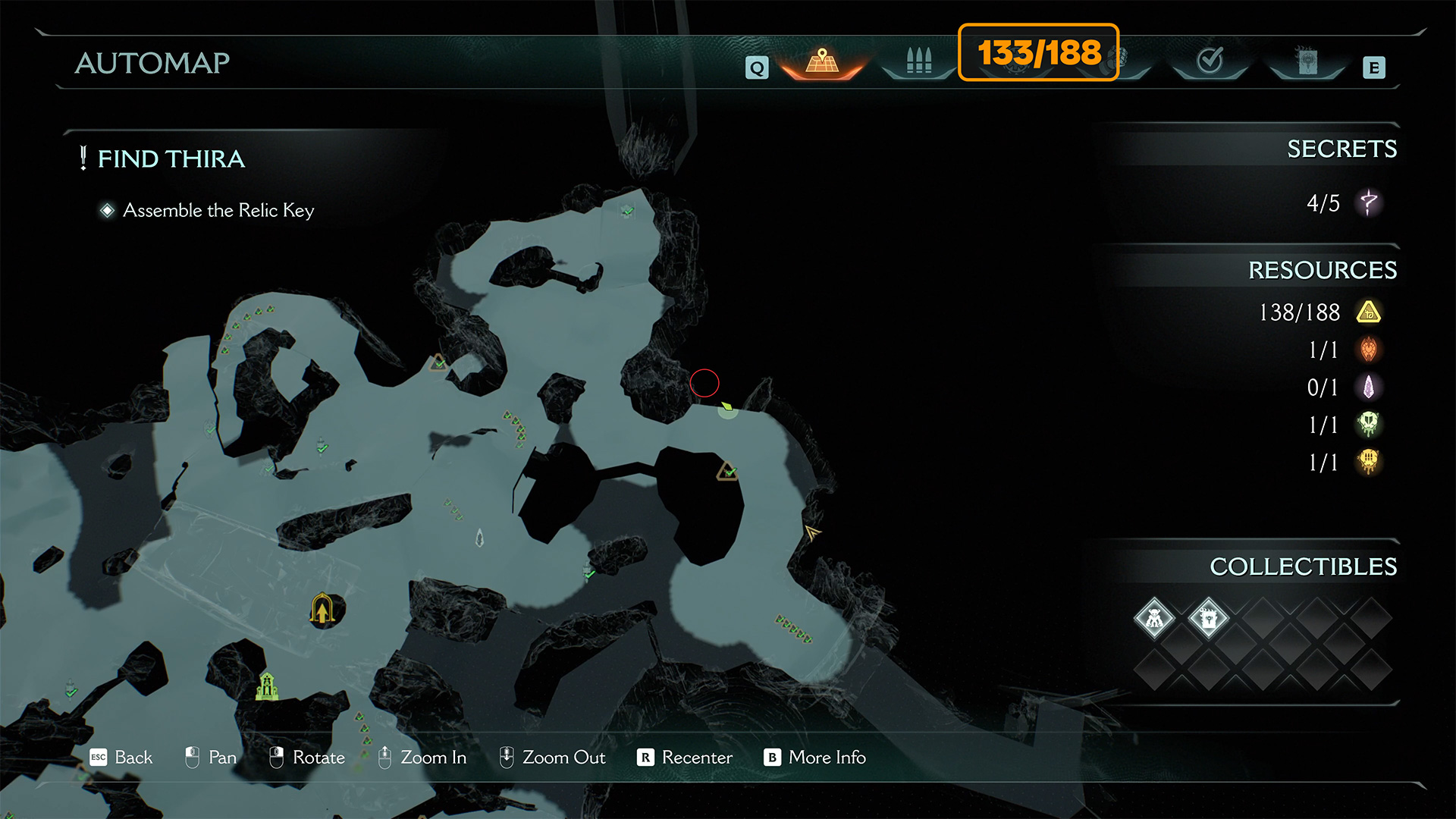The width and height of the screenshot is (1456, 819).
Task: Select the red circle map marker
Action: coord(704,383)
